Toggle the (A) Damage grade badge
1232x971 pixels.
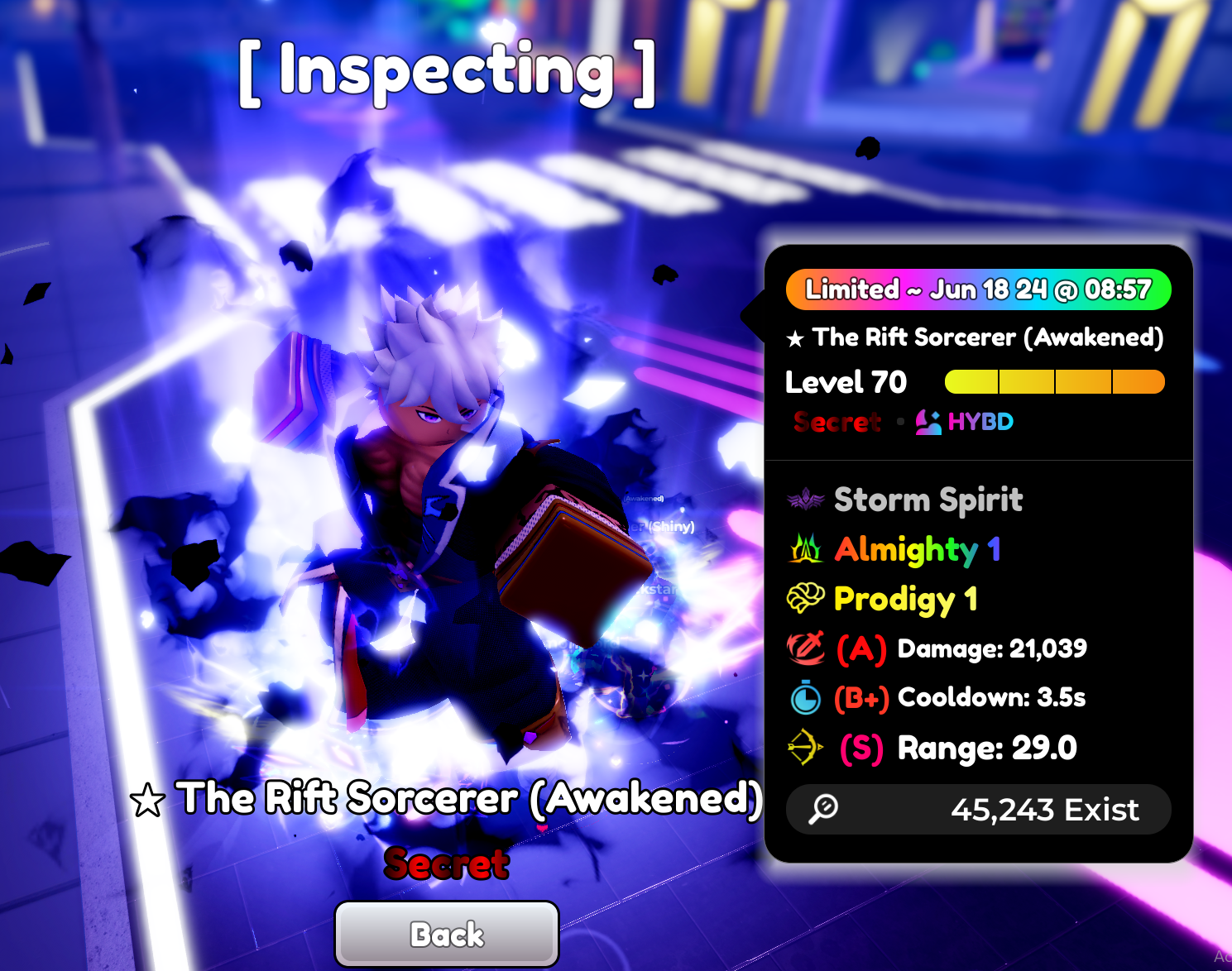tap(860, 649)
